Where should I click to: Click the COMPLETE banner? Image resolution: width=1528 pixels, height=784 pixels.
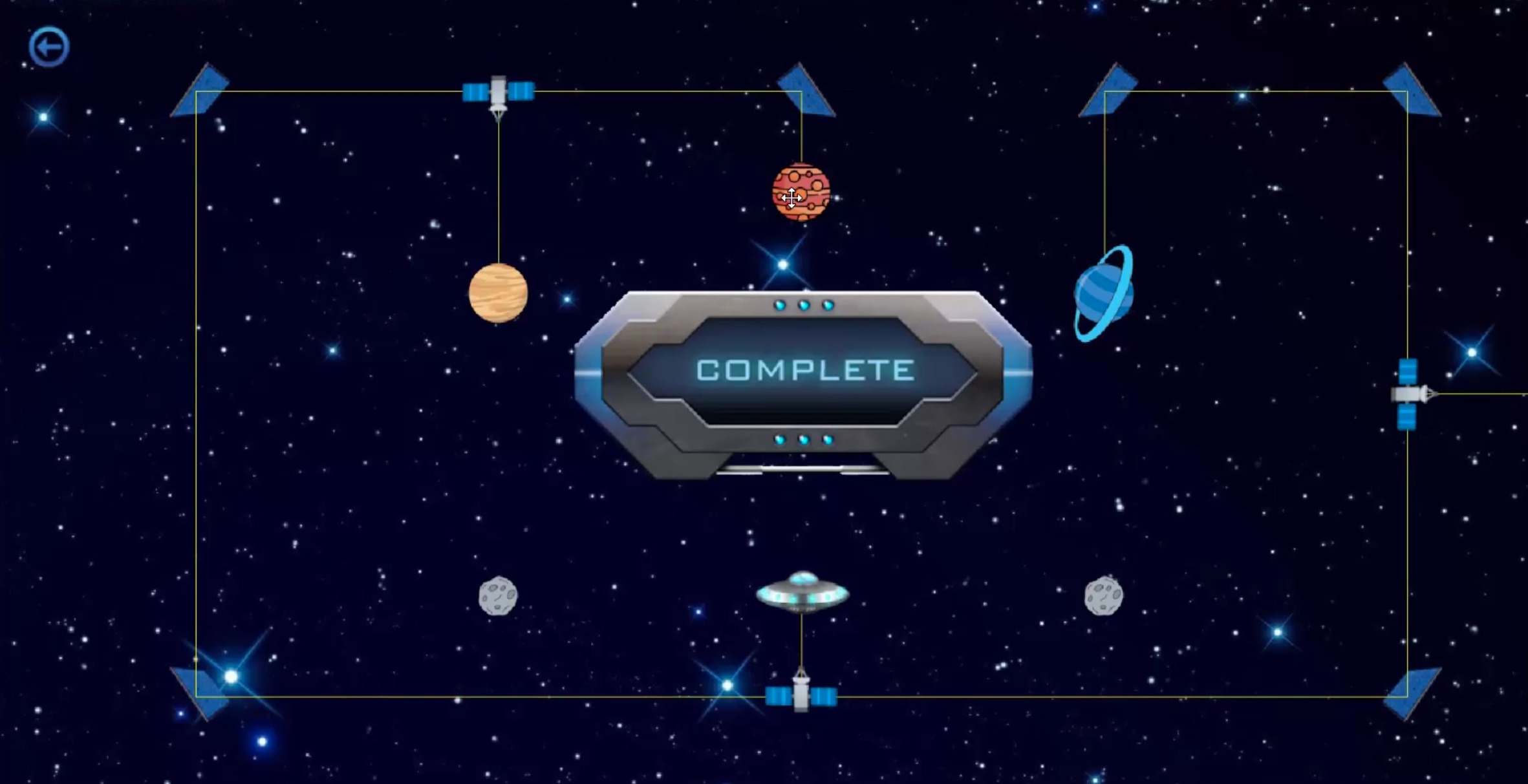pyautogui.click(x=804, y=371)
